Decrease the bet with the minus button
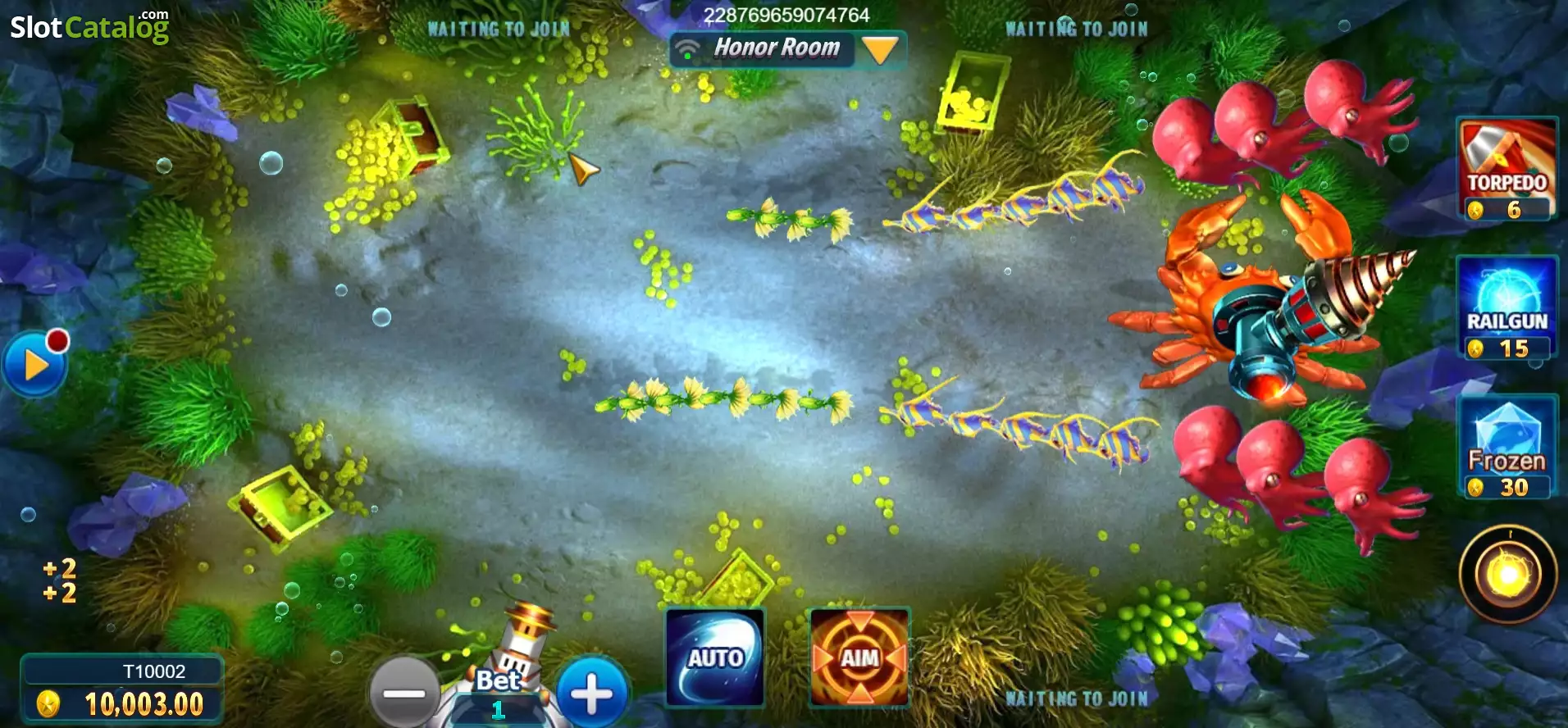 (x=404, y=691)
